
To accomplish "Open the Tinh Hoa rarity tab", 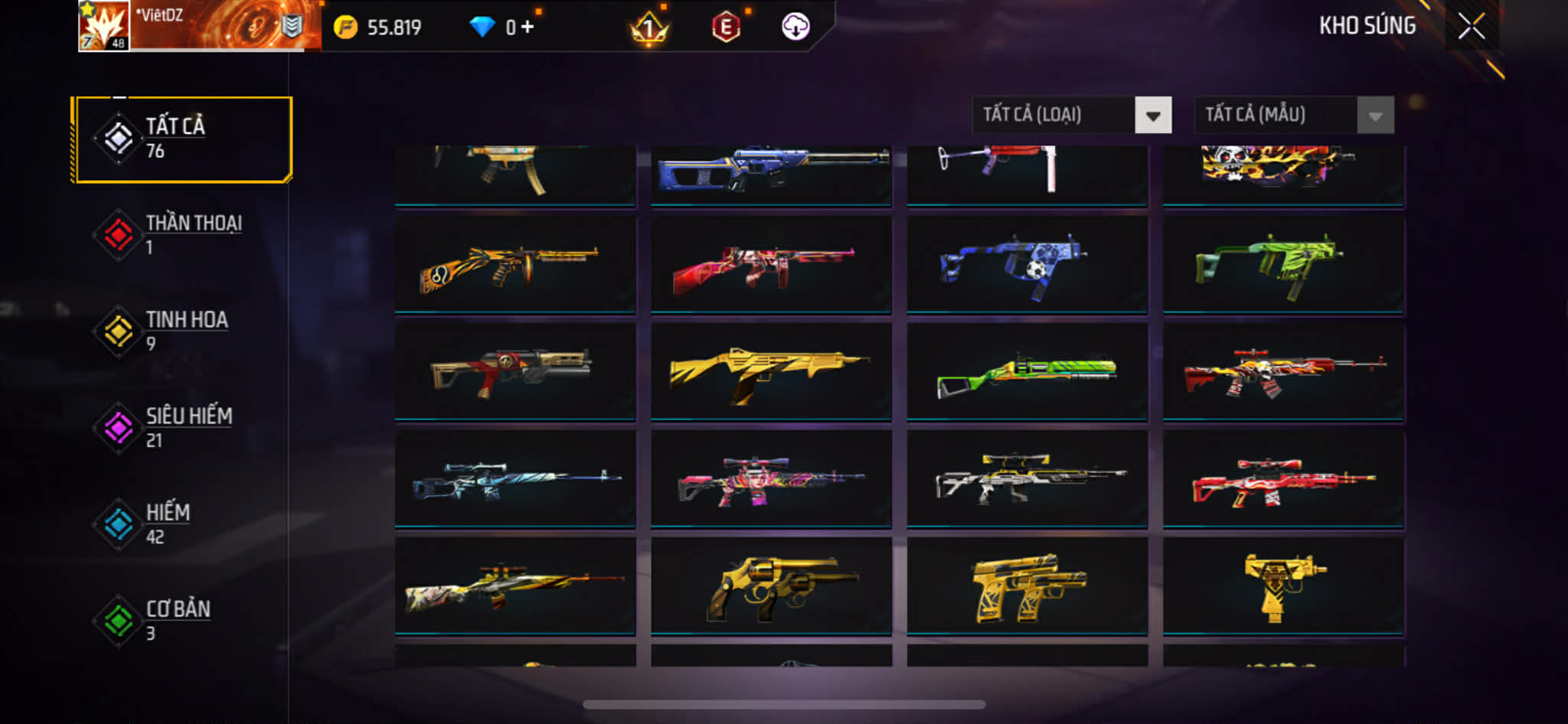I will 182,331.
